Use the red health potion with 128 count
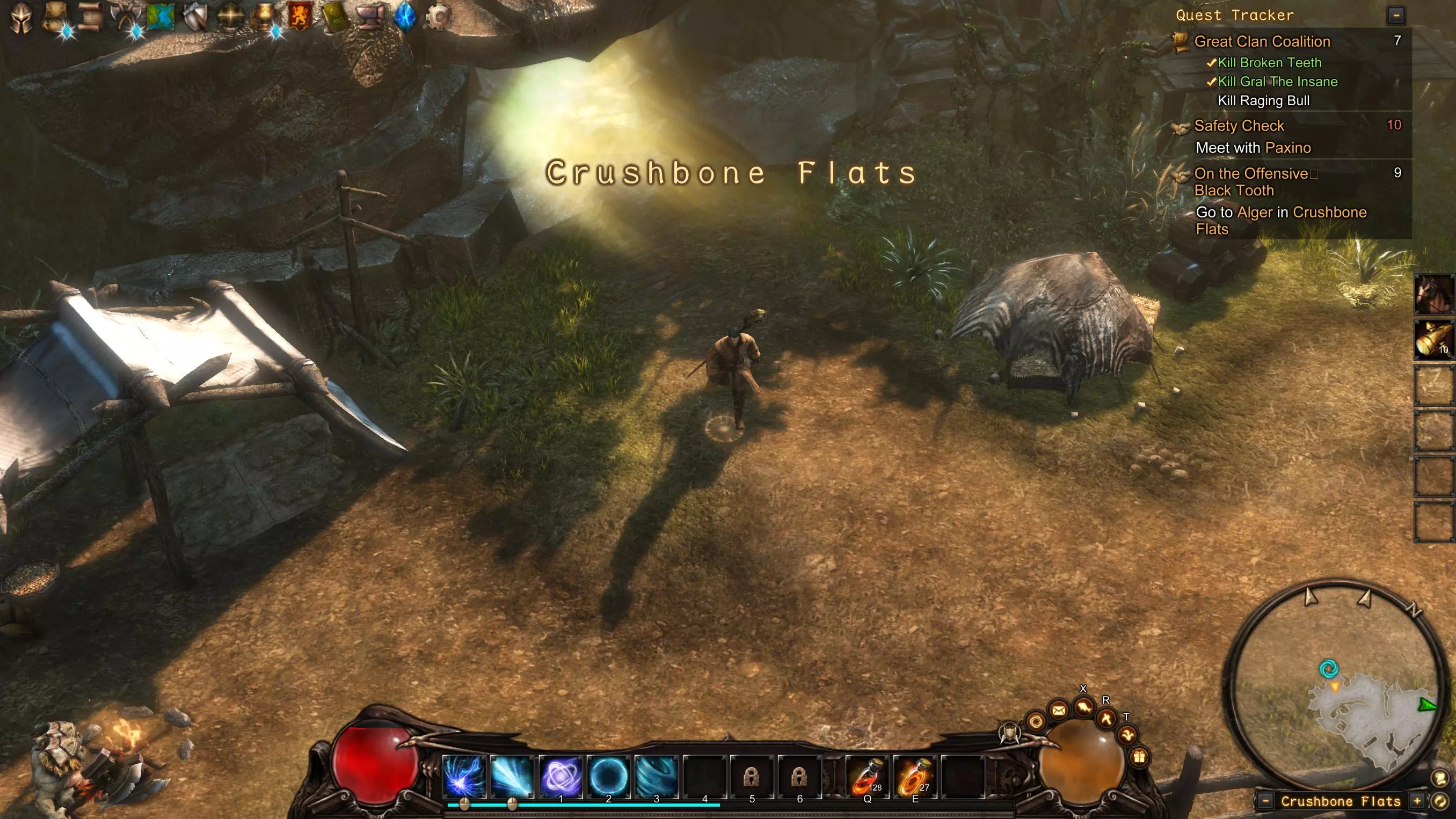The image size is (1456, 819). click(867, 777)
